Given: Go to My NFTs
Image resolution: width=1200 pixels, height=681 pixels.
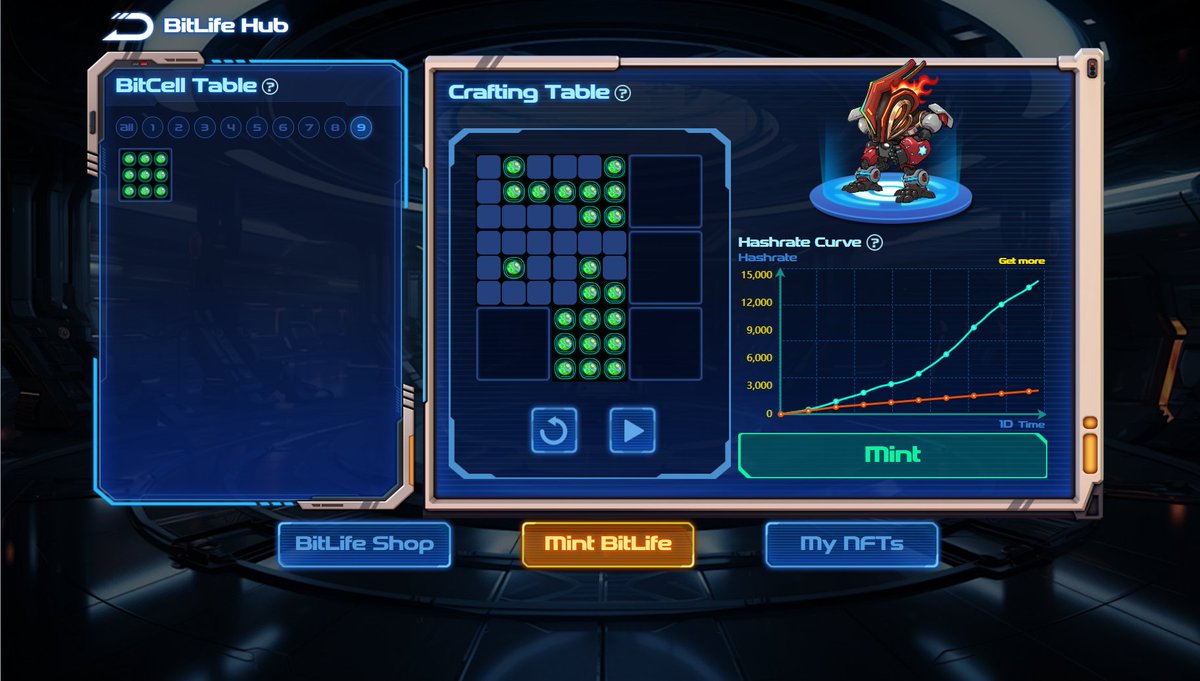Looking at the screenshot, I should click(851, 545).
